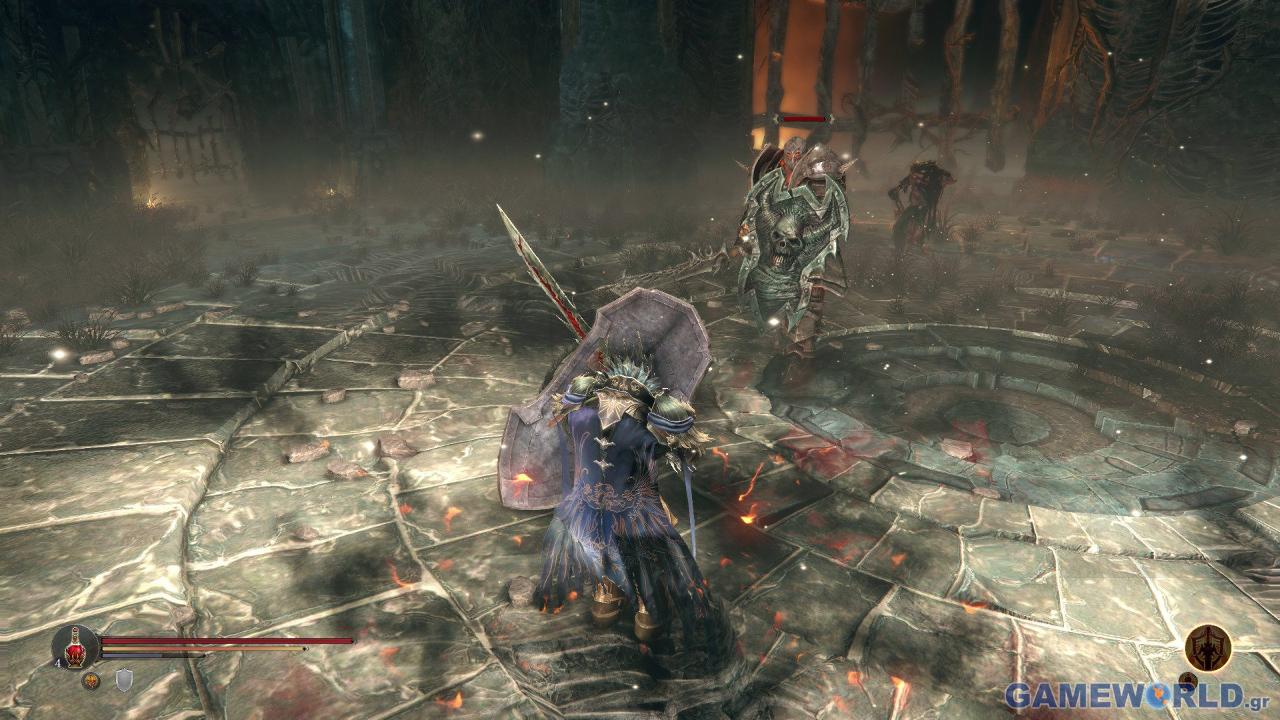The width and height of the screenshot is (1280, 720).
Task: Activate the glowing sword-and-shield spell icon
Action: coord(1208,647)
